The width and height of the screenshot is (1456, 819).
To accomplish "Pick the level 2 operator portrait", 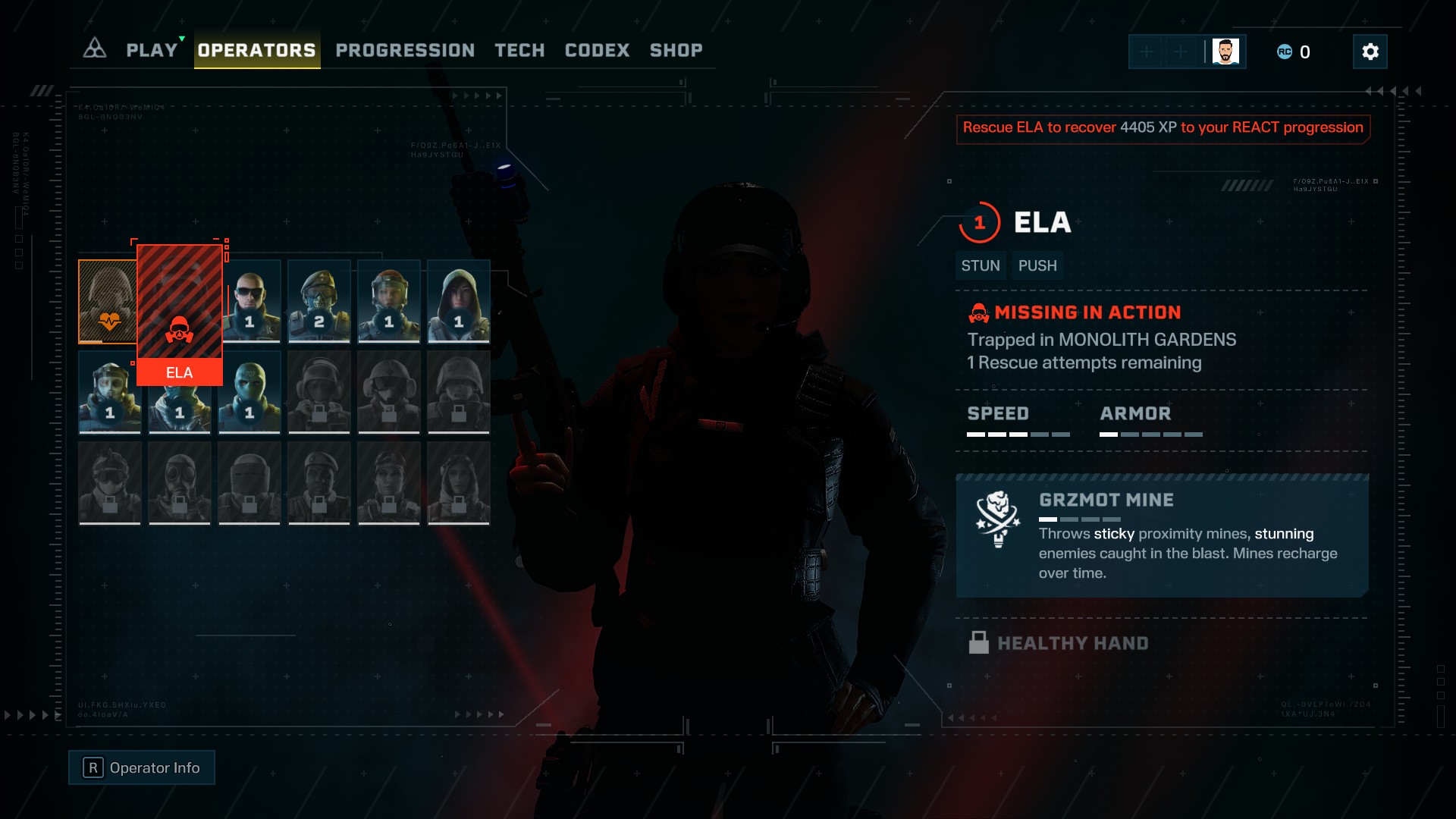I will coord(319,302).
